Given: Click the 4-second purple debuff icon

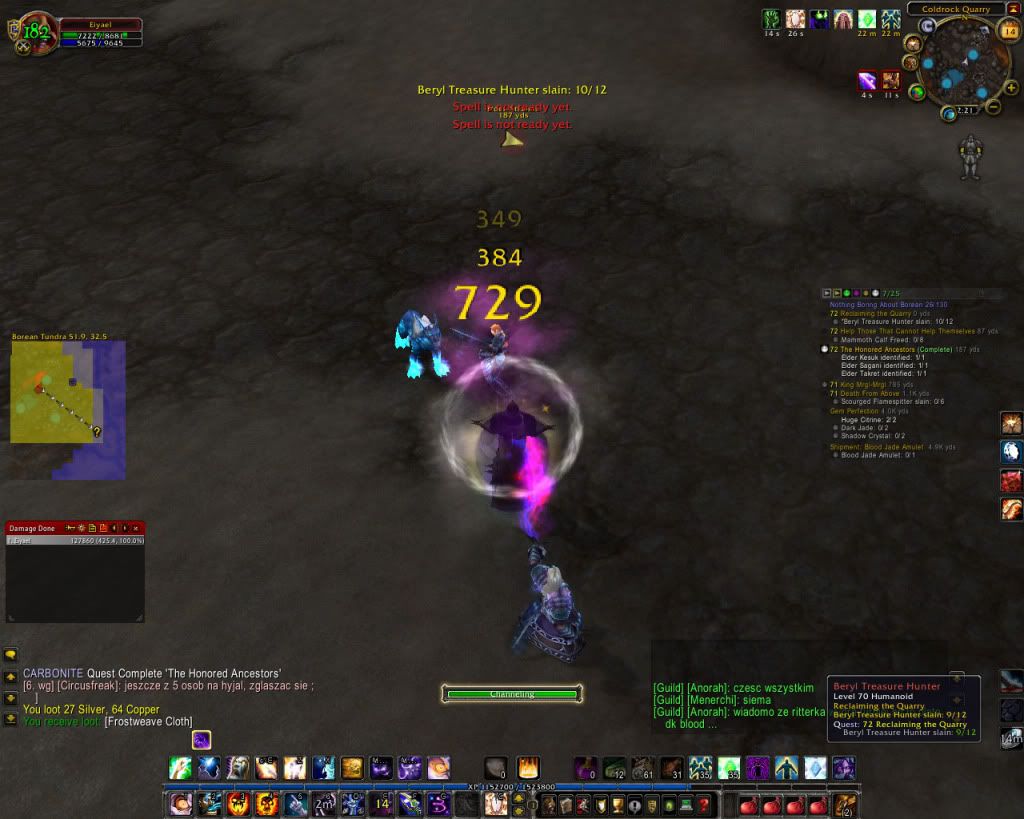Looking at the screenshot, I should coord(866,81).
